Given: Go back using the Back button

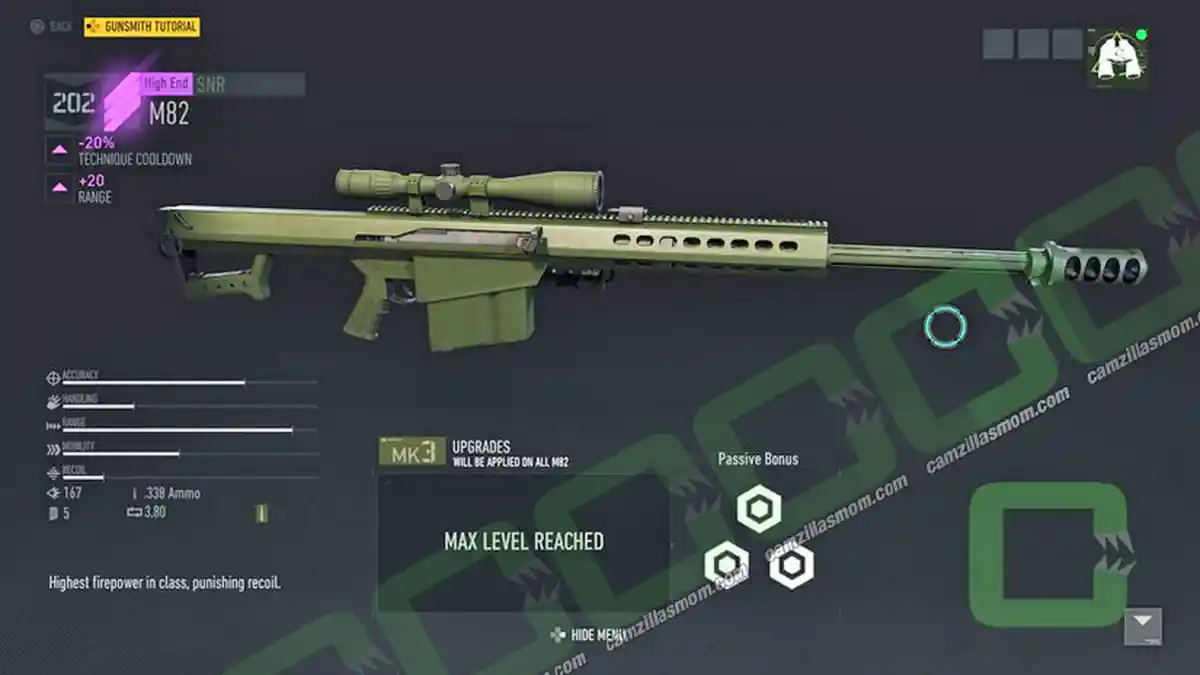Looking at the screenshot, I should coord(51,27).
